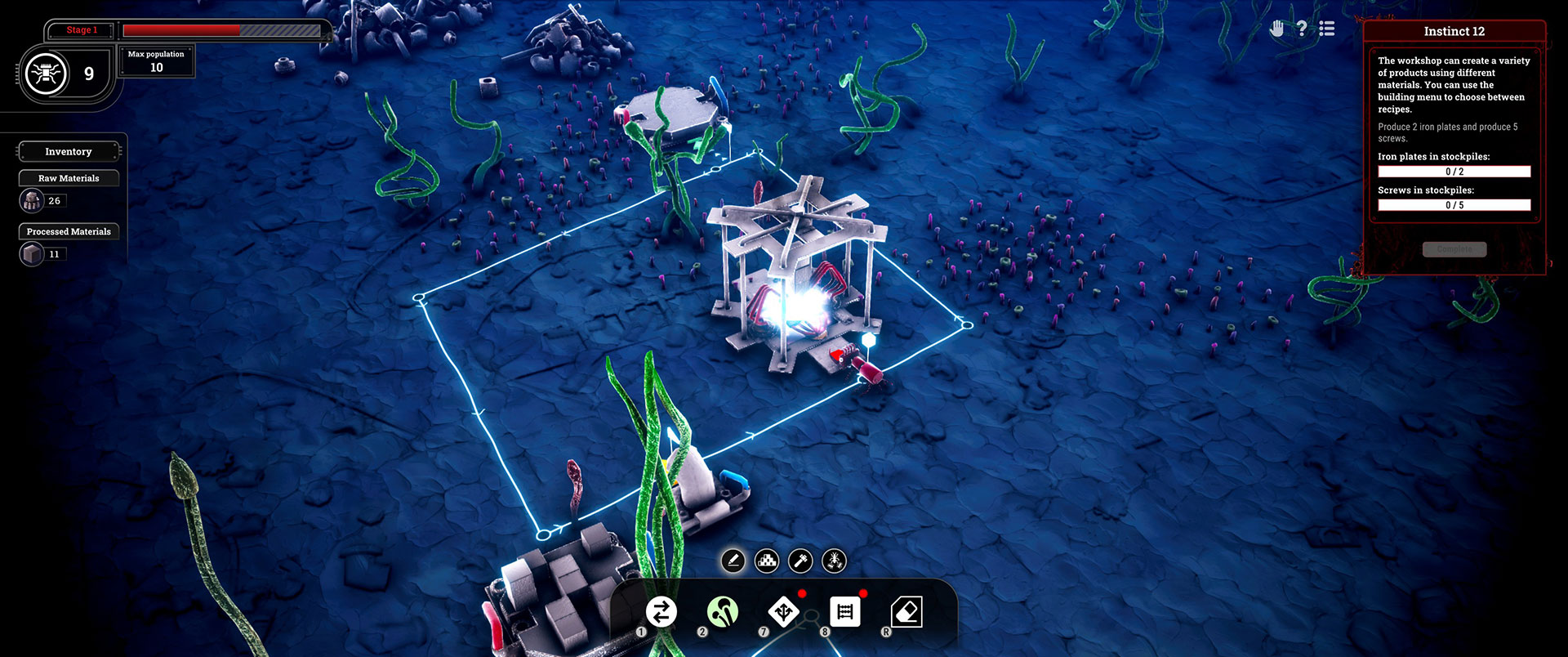Image resolution: width=1568 pixels, height=657 pixels.
Task: Choose the abacus counter tool
Action: (x=845, y=612)
